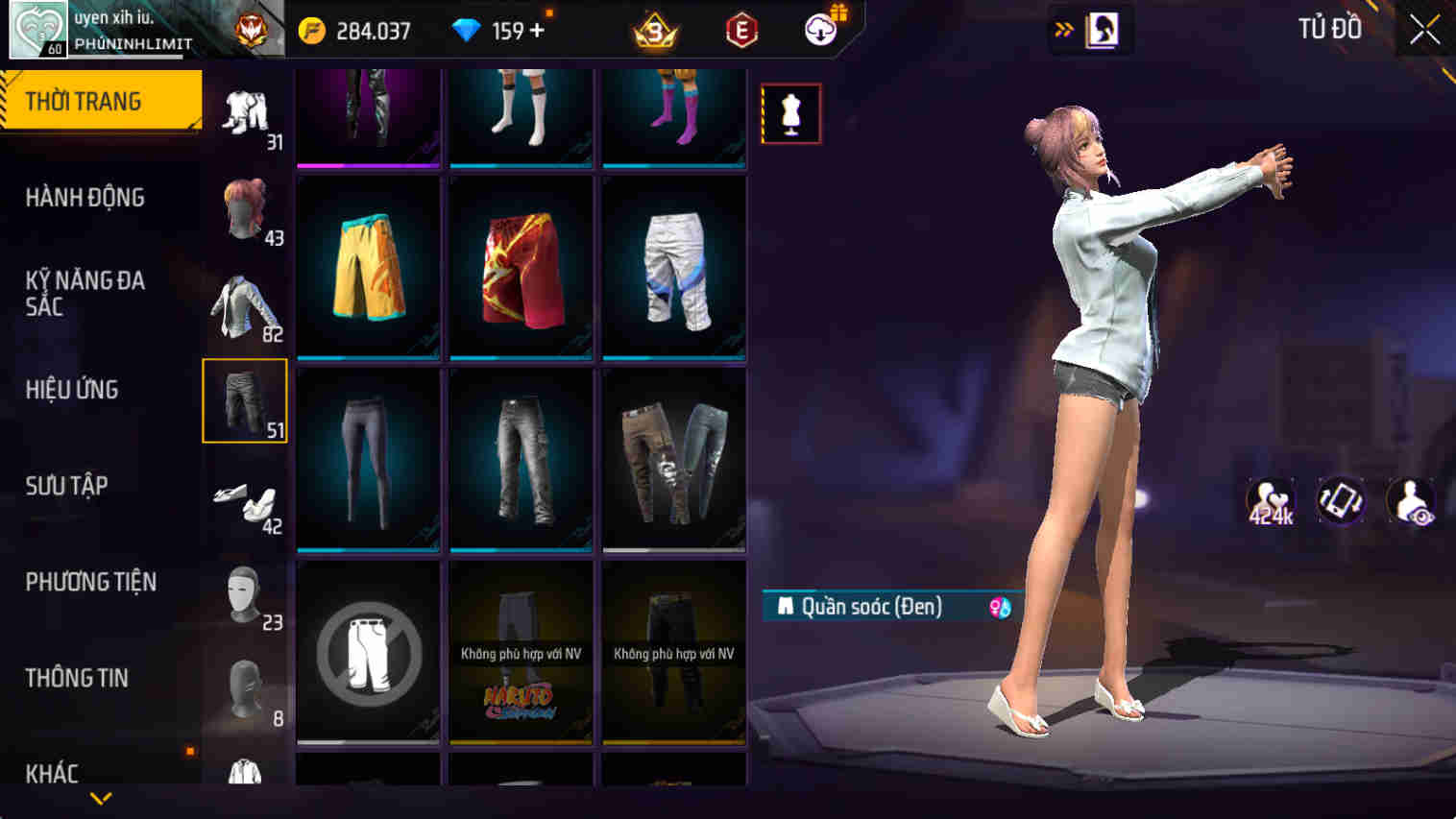Open the HIỆU ỨNG category
1456x819 pixels.
pos(71,390)
